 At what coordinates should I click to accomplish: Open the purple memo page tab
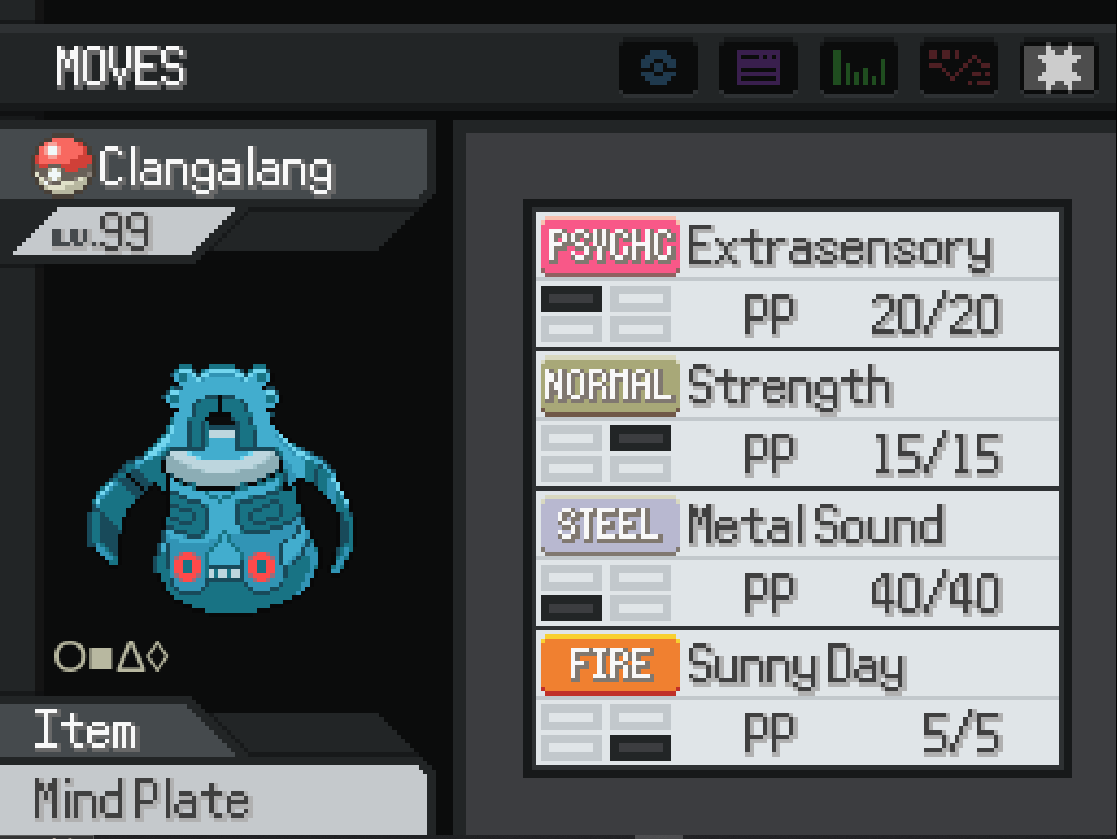pyautogui.click(x=758, y=68)
